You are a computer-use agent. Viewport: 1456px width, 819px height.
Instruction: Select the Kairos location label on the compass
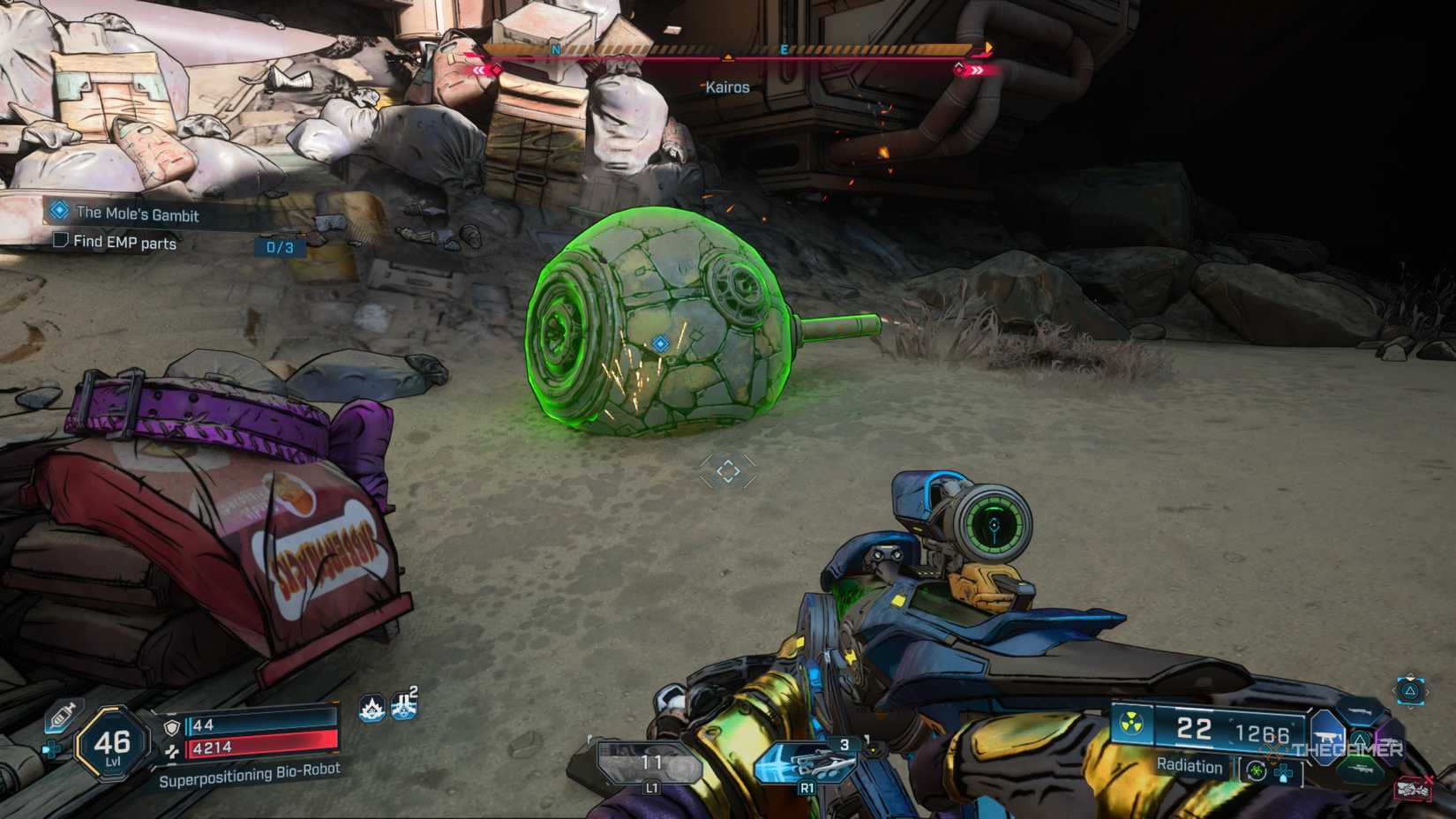coord(729,86)
